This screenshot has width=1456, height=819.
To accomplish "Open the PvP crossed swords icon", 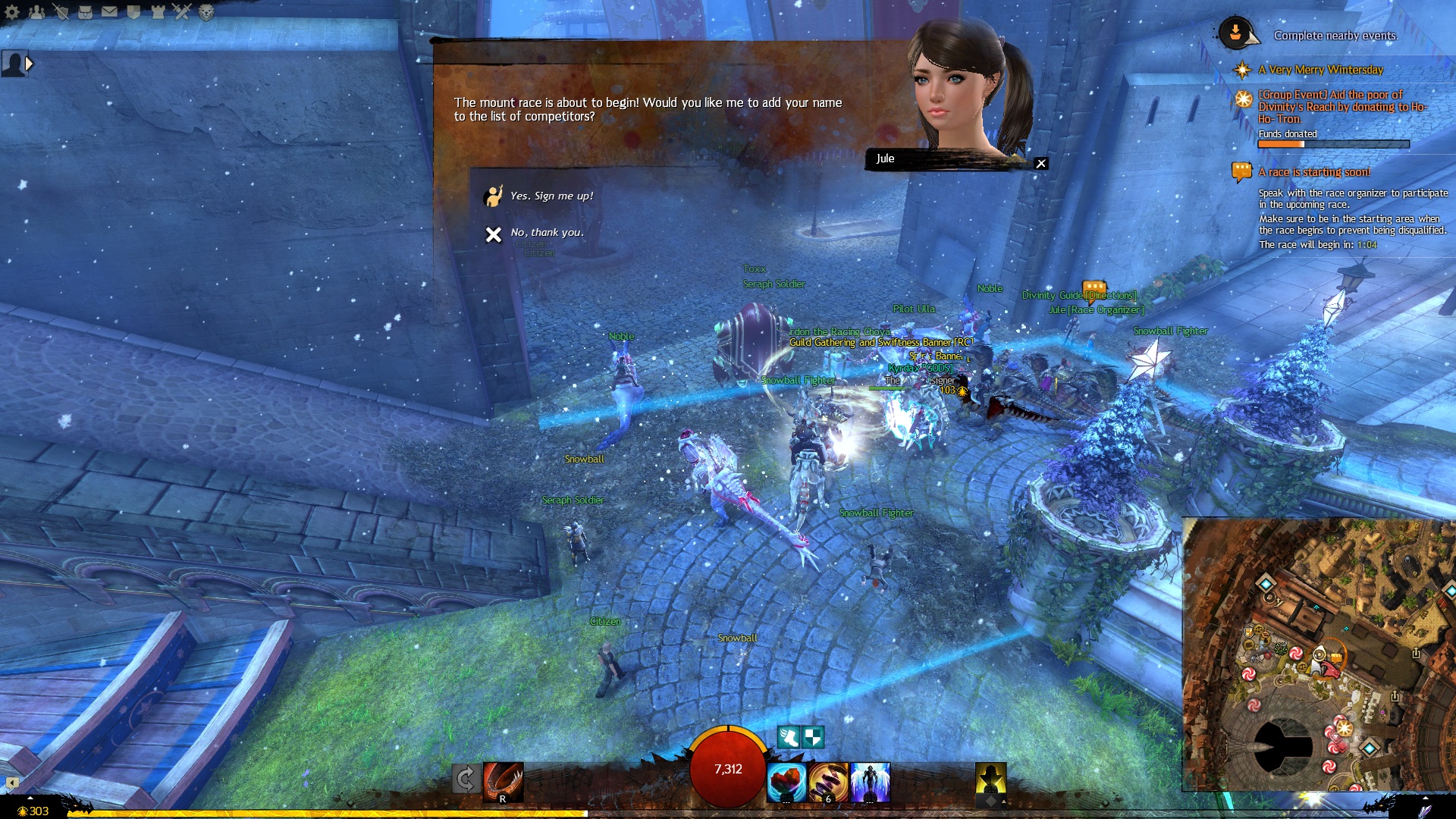I will point(182,11).
